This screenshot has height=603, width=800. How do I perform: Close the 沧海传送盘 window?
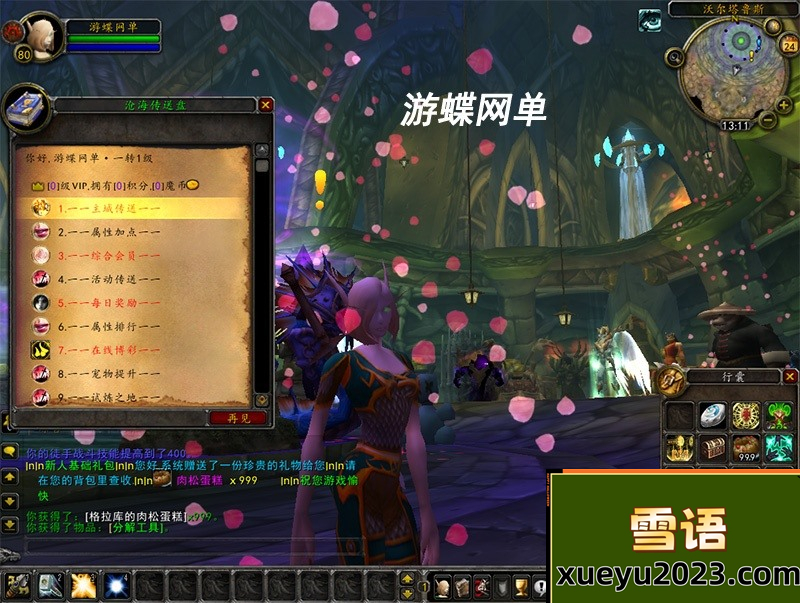265,104
